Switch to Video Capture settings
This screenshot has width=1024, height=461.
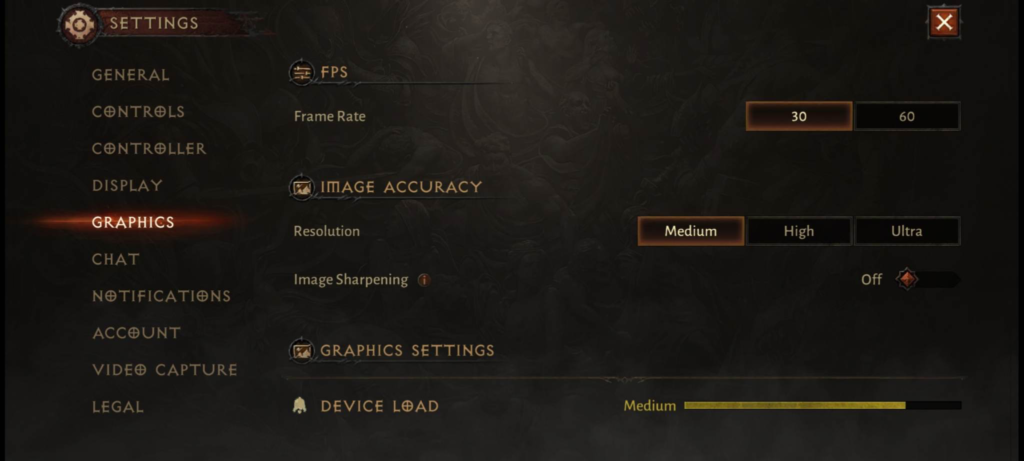pyautogui.click(x=165, y=370)
